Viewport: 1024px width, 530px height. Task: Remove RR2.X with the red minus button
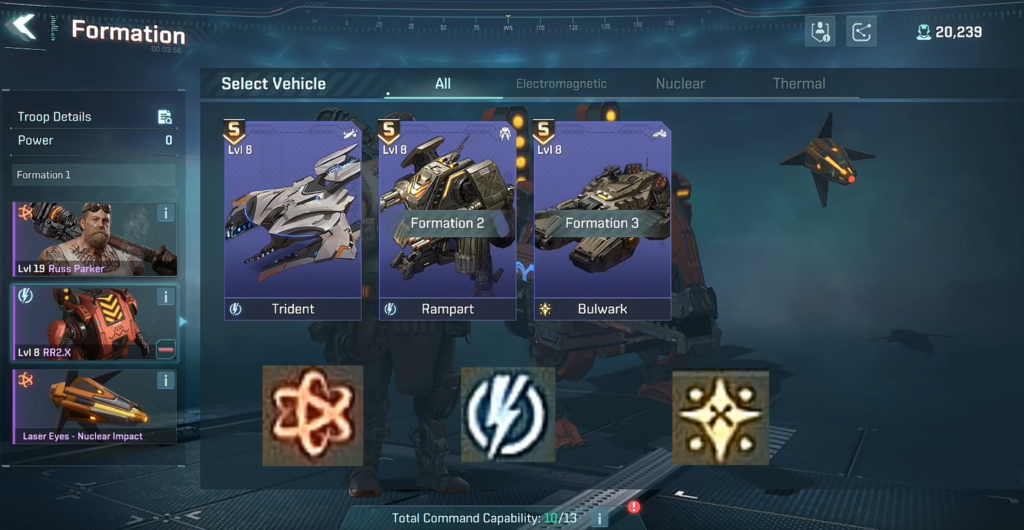pos(166,349)
